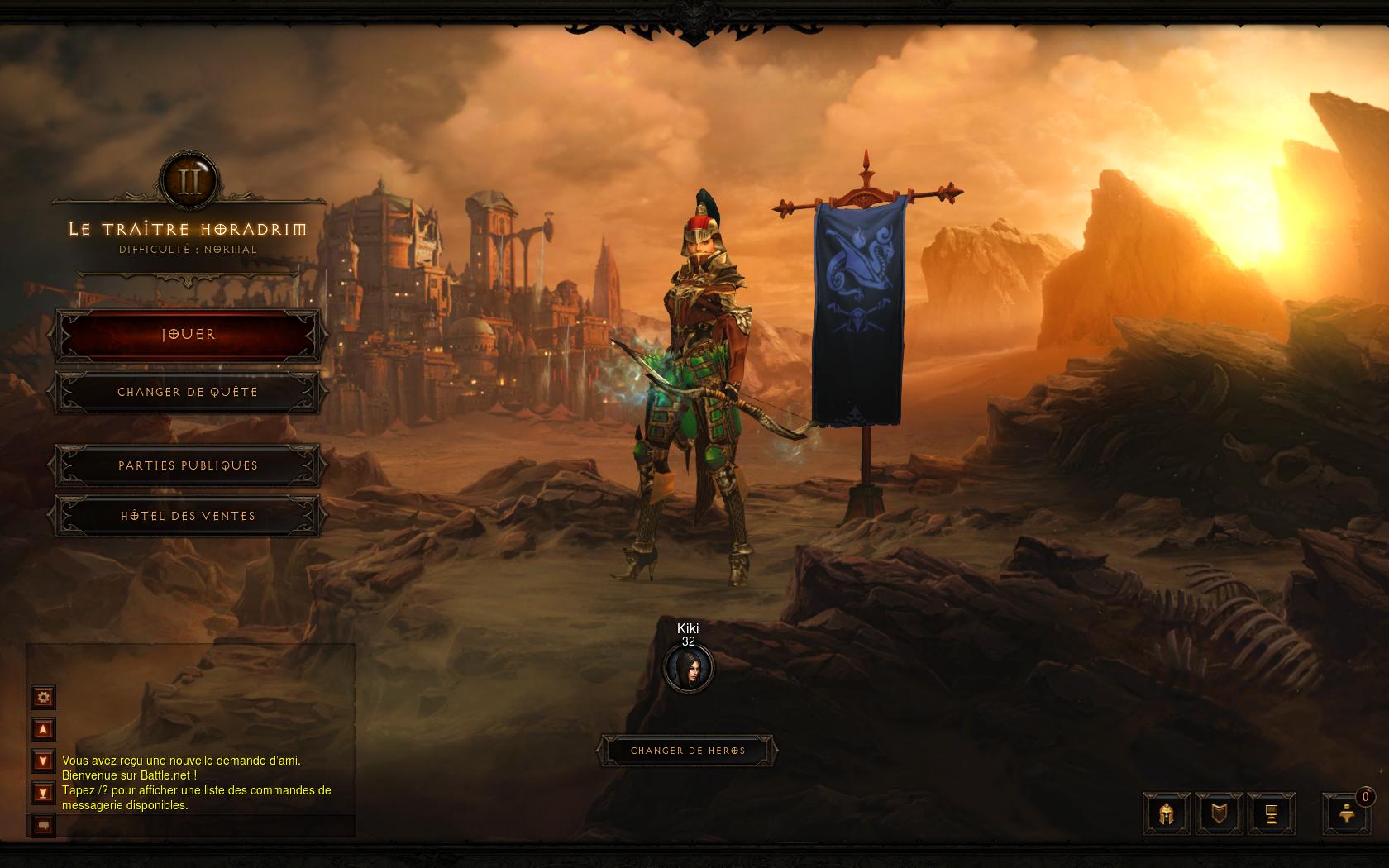Open the hero profile helmet icon
1389x868 pixels.
1167,814
